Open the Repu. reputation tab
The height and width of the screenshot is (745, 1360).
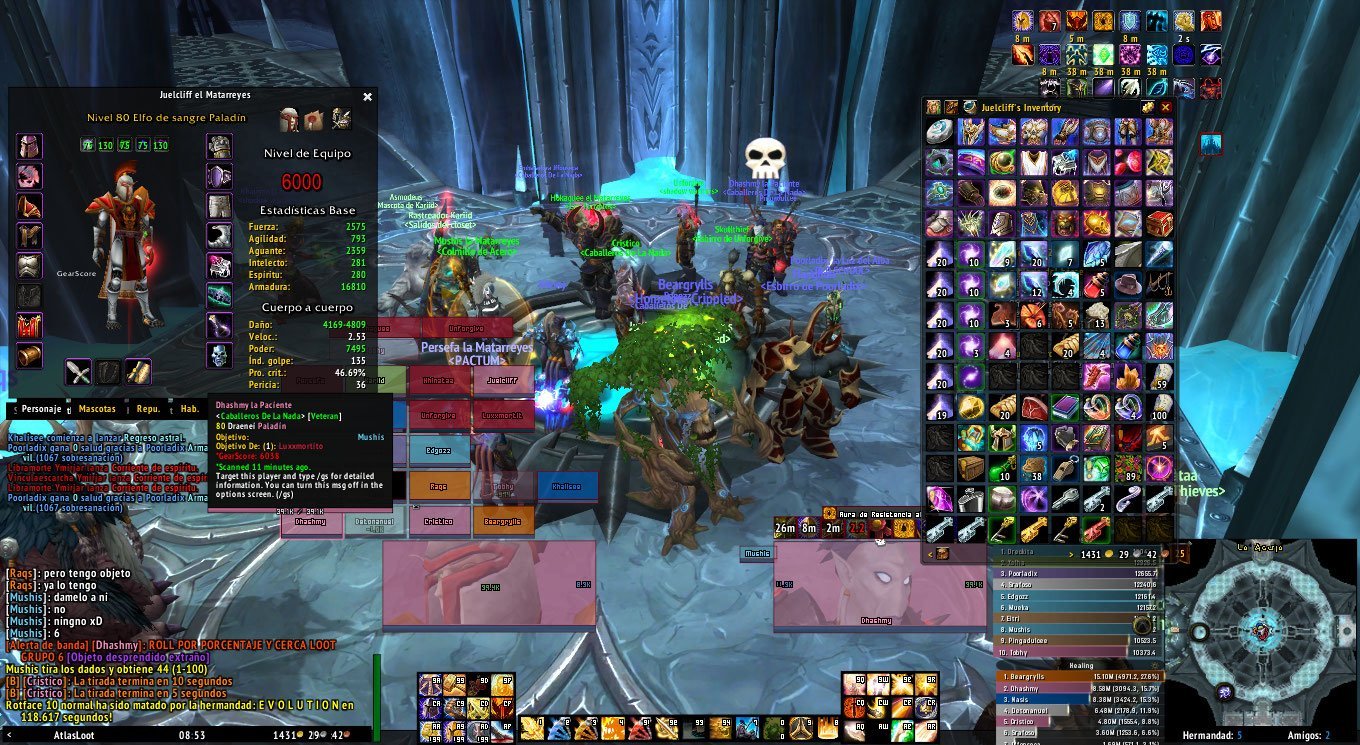tap(148, 409)
